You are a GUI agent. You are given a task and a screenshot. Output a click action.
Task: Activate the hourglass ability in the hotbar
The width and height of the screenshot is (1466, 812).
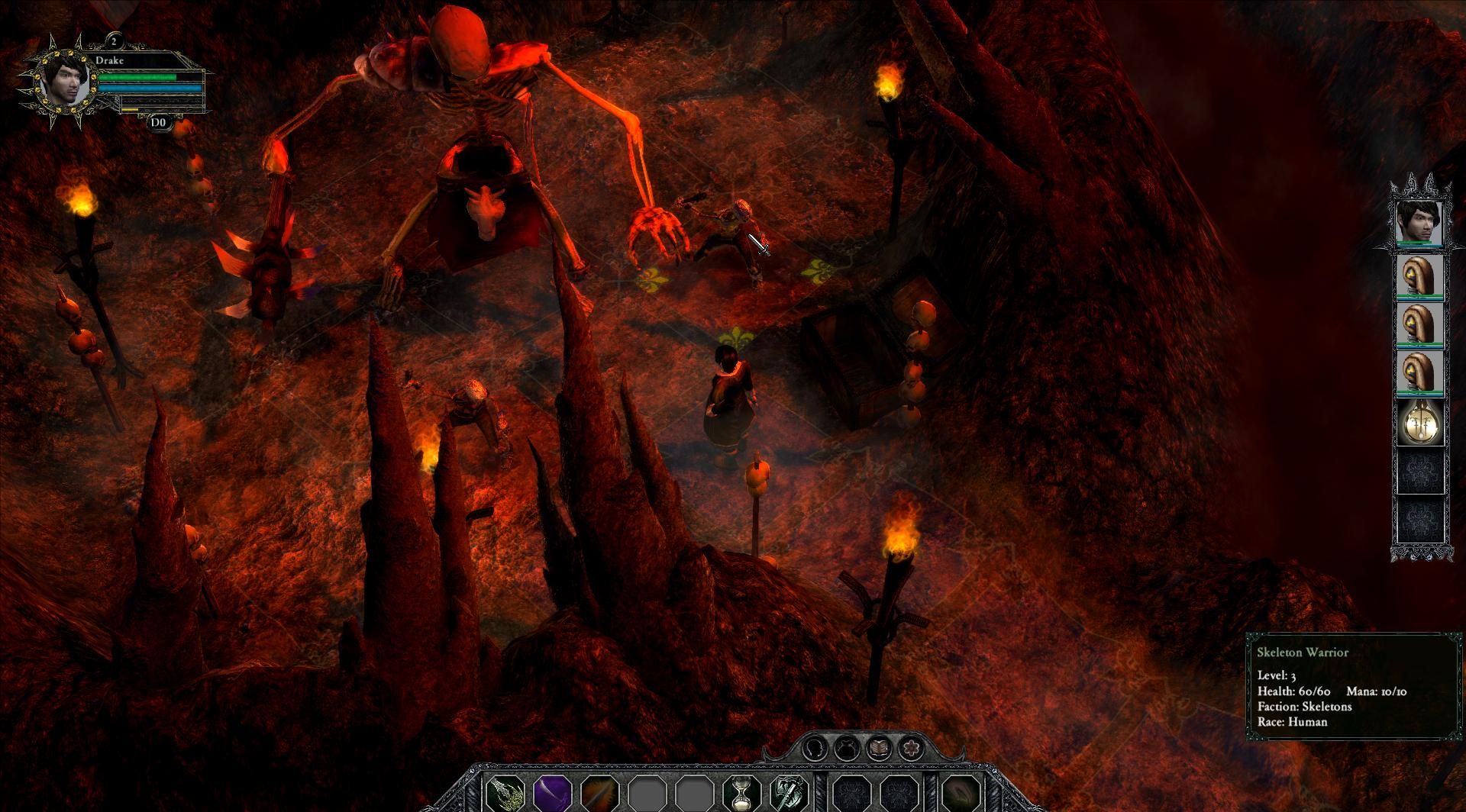[741, 794]
